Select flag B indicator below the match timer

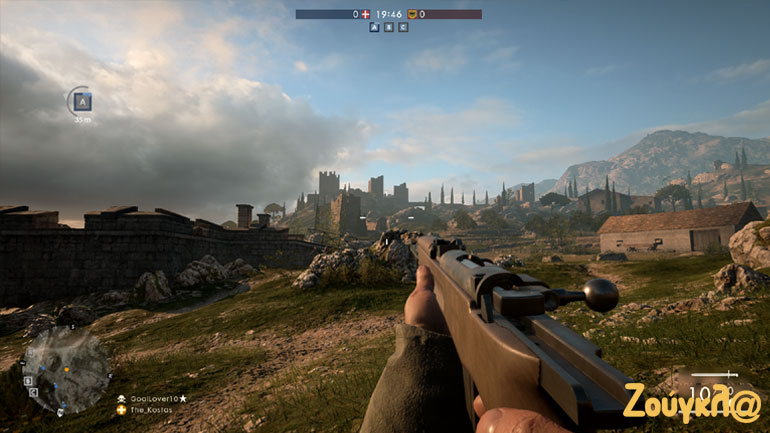389,27
